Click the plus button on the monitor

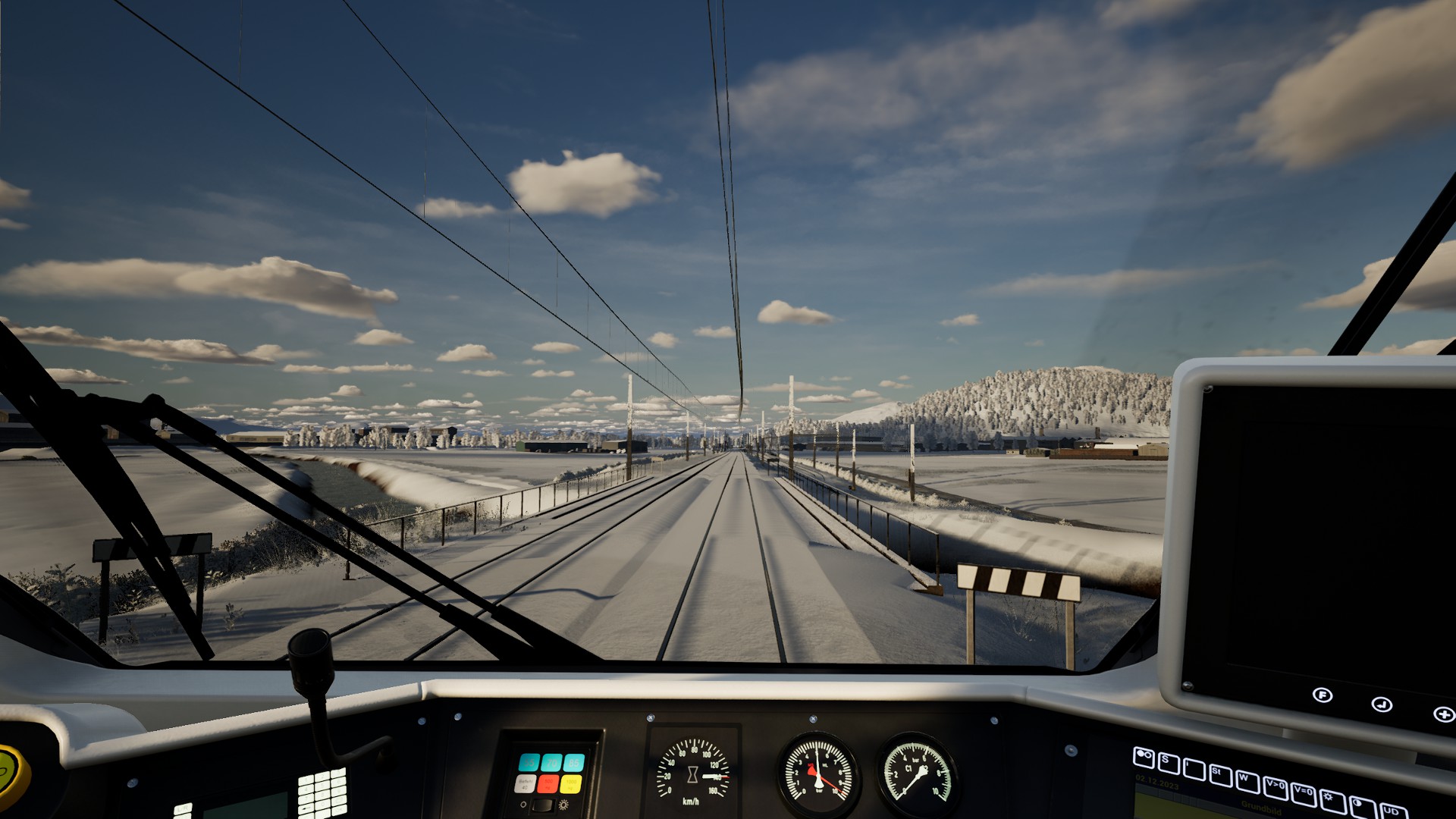point(1443,714)
